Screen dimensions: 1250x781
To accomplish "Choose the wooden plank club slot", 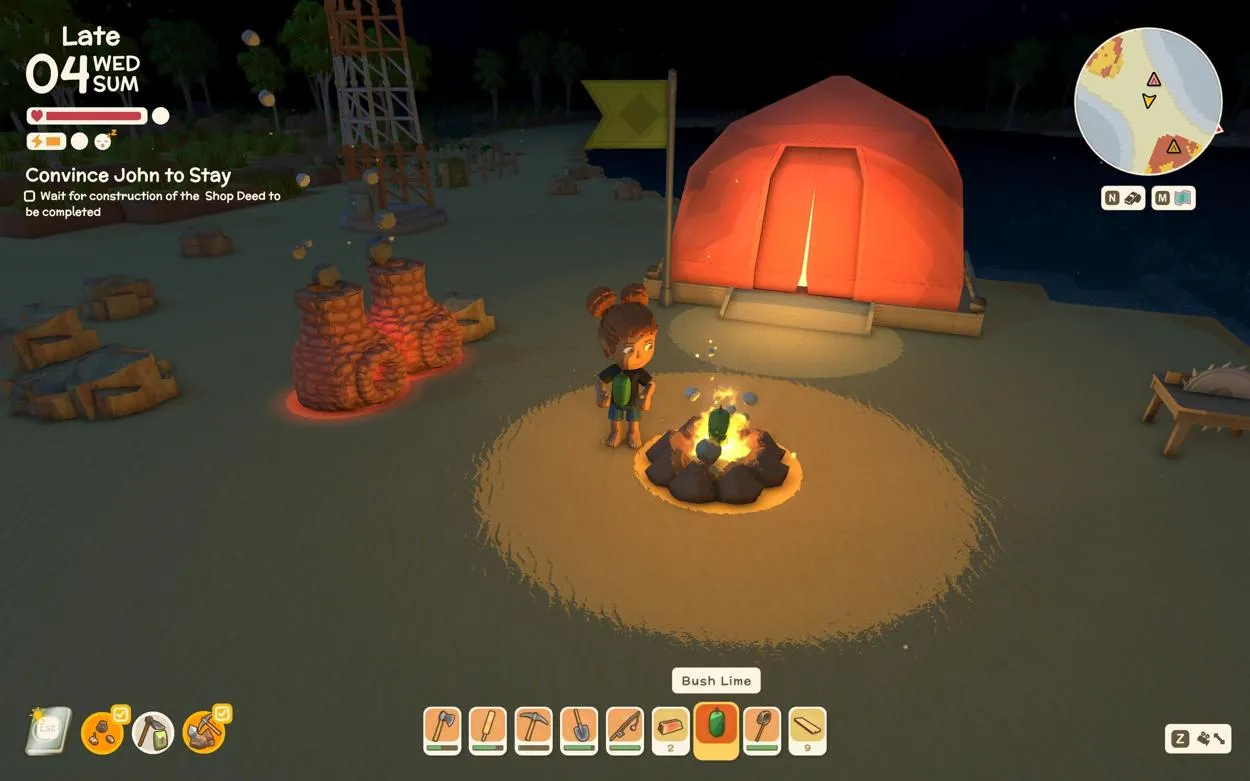I will (x=487, y=729).
